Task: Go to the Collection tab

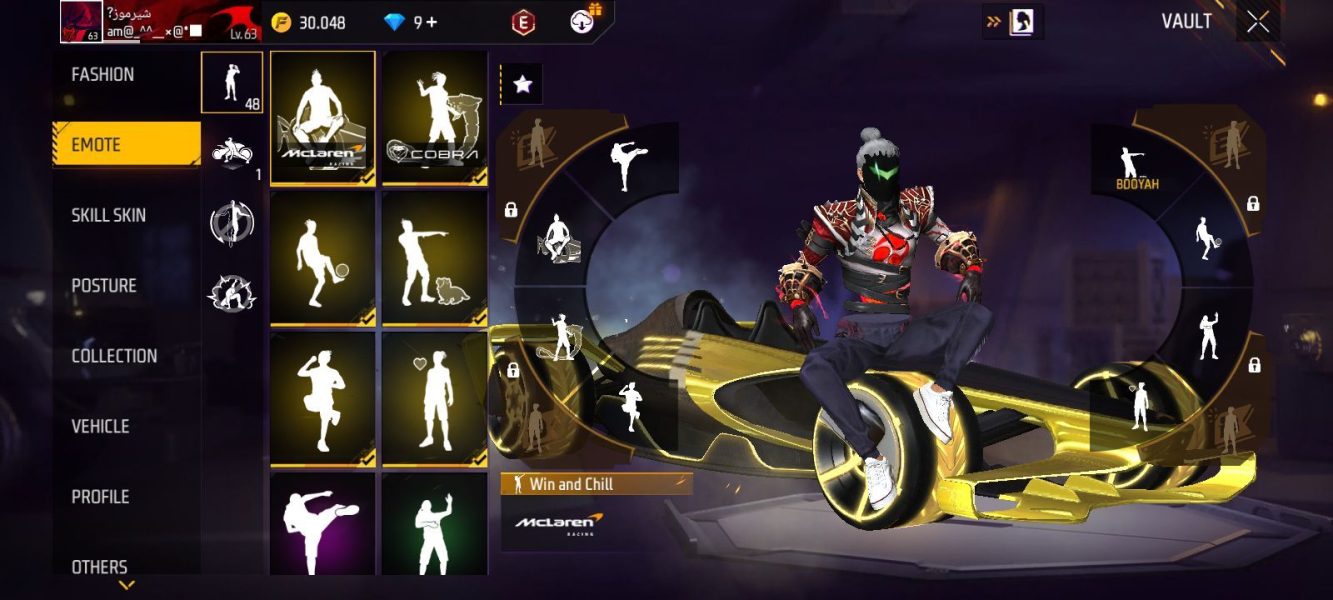Action: click(114, 356)
